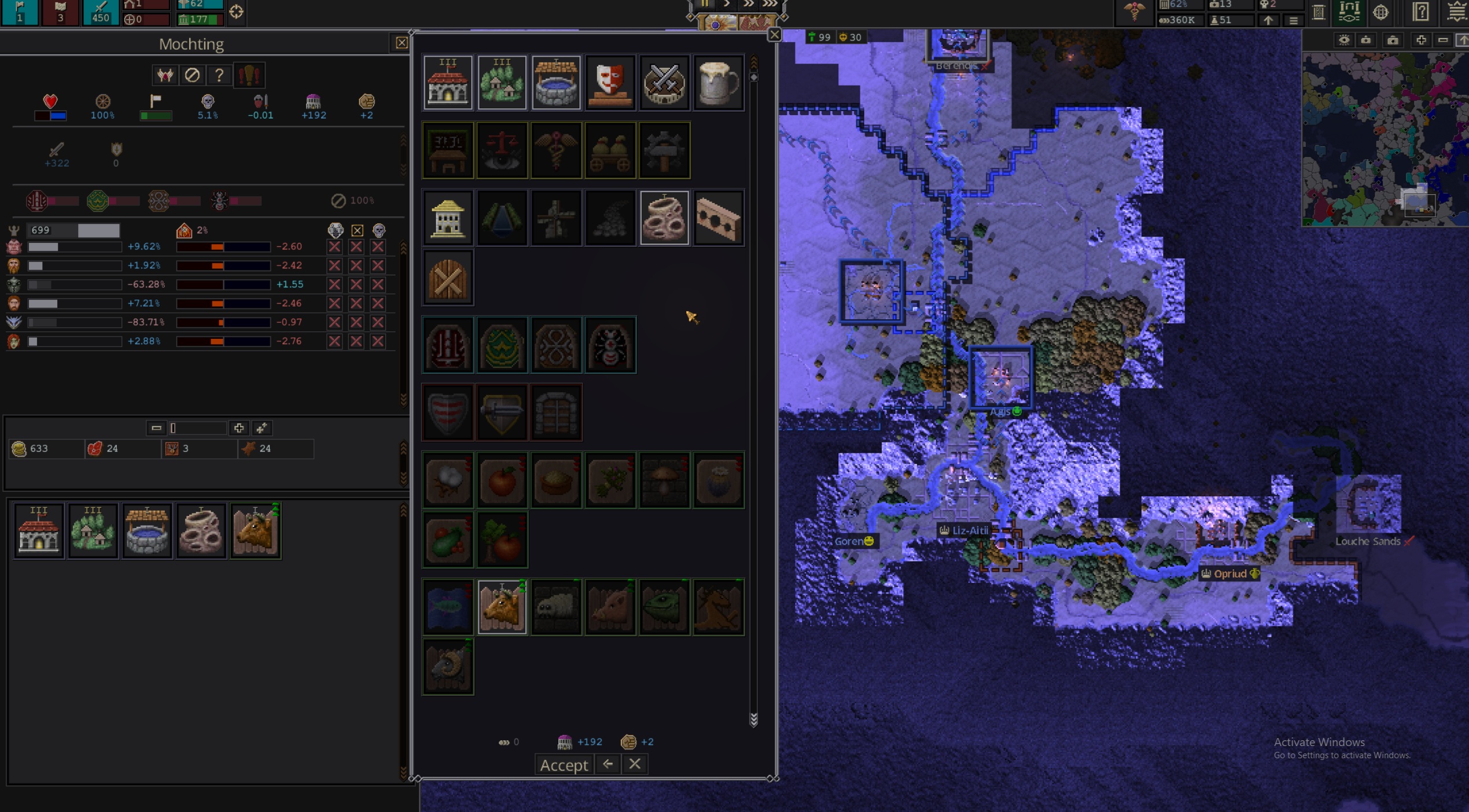Select the cattle pen in built list
Screen dimensions: 1469x812
(255, 530)
